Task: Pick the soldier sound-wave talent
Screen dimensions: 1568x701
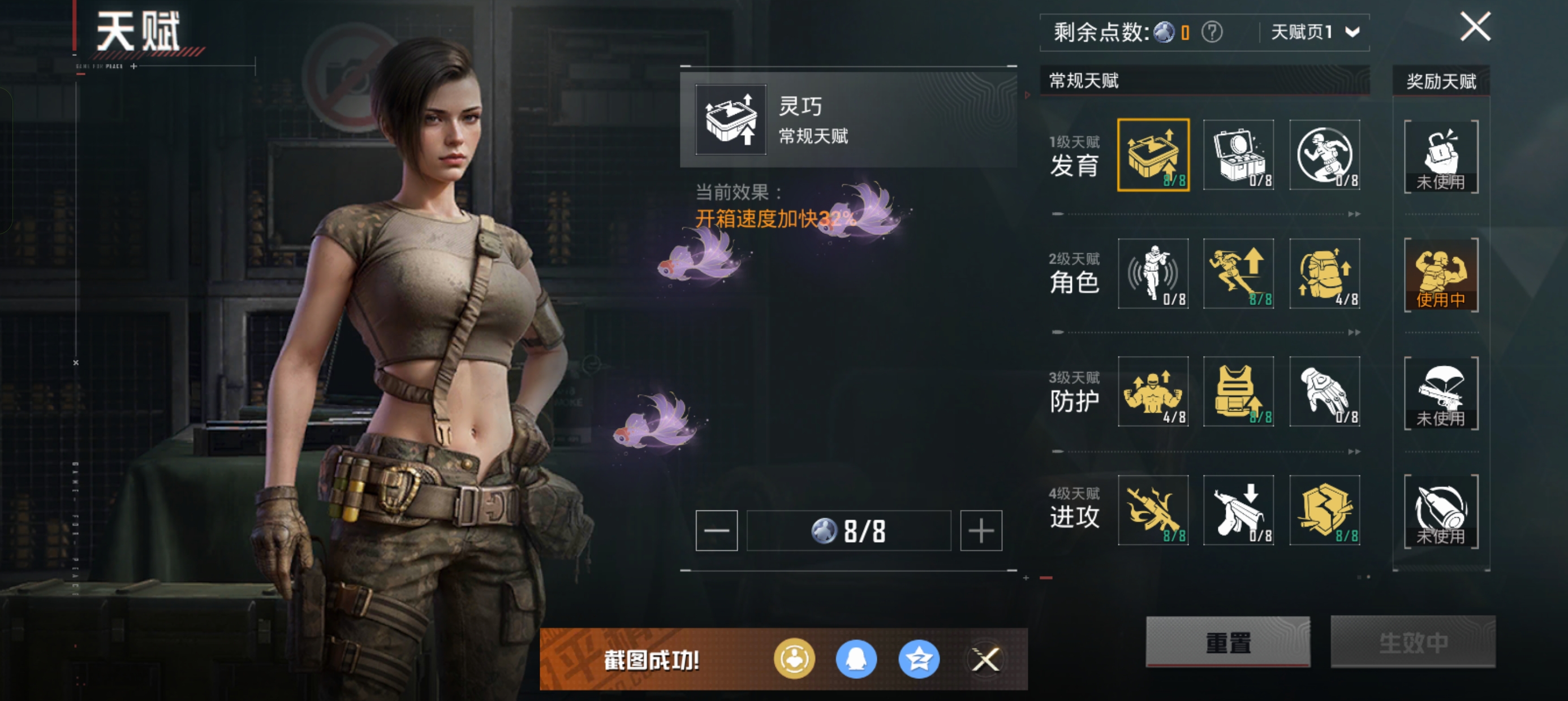Action: pos(1153,274)
